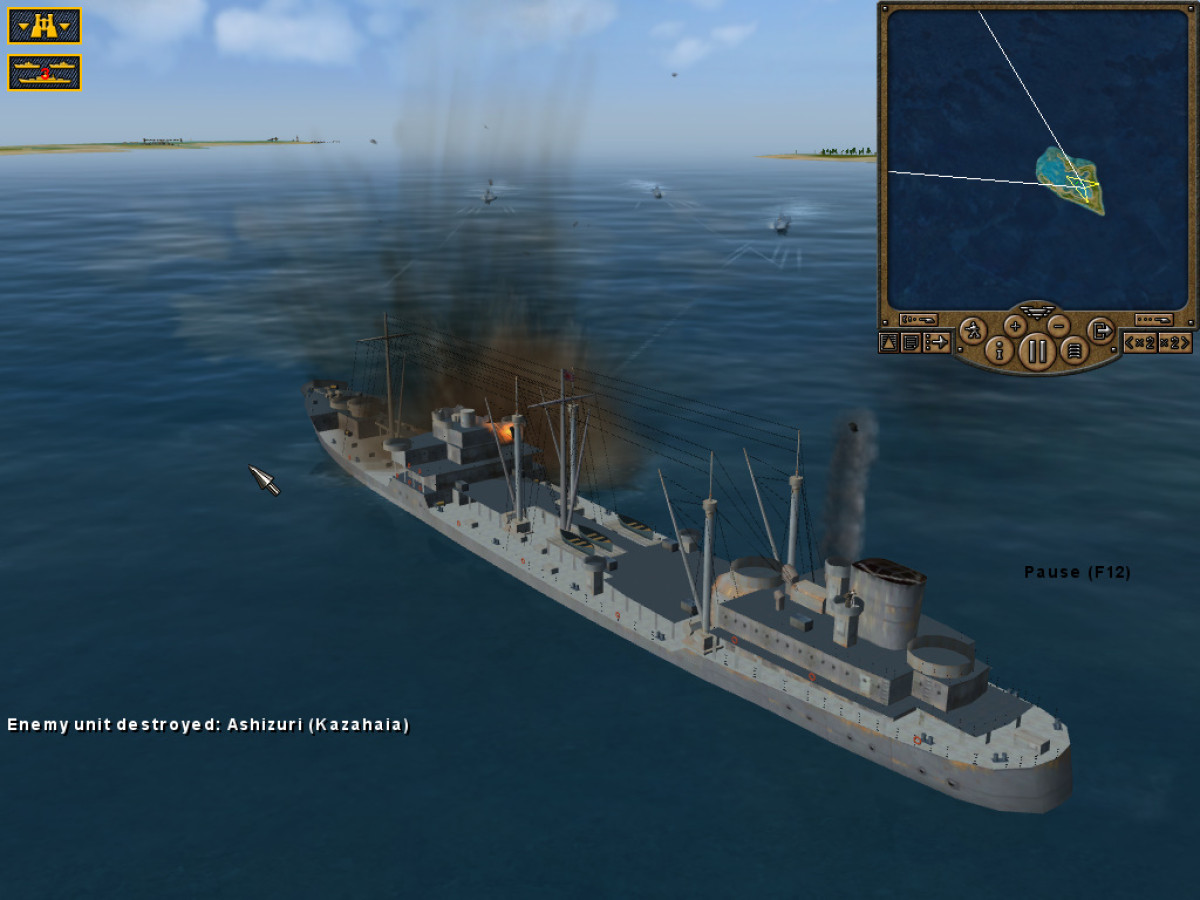Open the info button marked with i

click(x=997, y=350)
